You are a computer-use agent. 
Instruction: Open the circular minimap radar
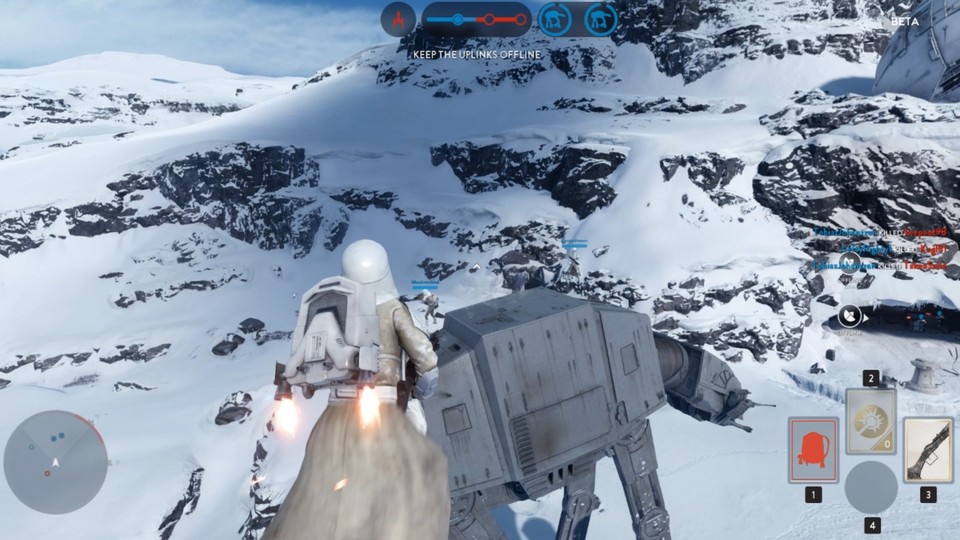point(56,461)
